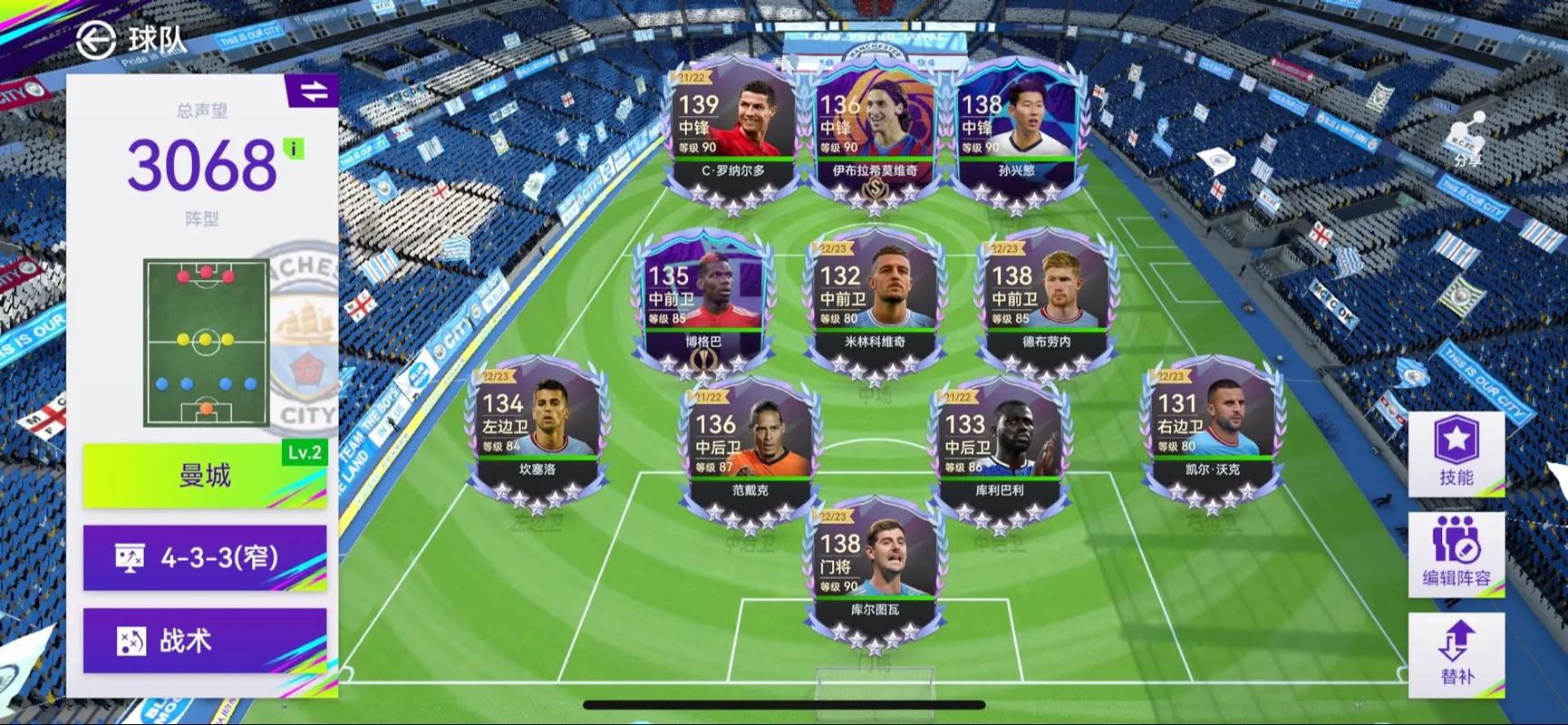Viewport: 1568px width, 725px height.
Task: Share the squad via 分享 icon
Action: point(1466,140)
